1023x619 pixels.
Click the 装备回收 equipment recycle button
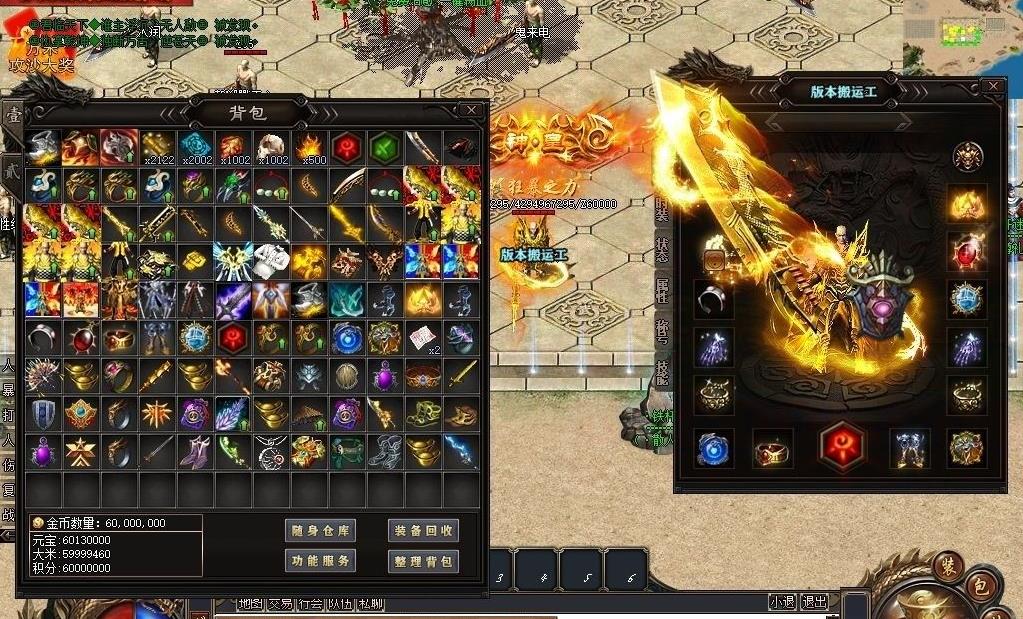[x=423, y=531]
